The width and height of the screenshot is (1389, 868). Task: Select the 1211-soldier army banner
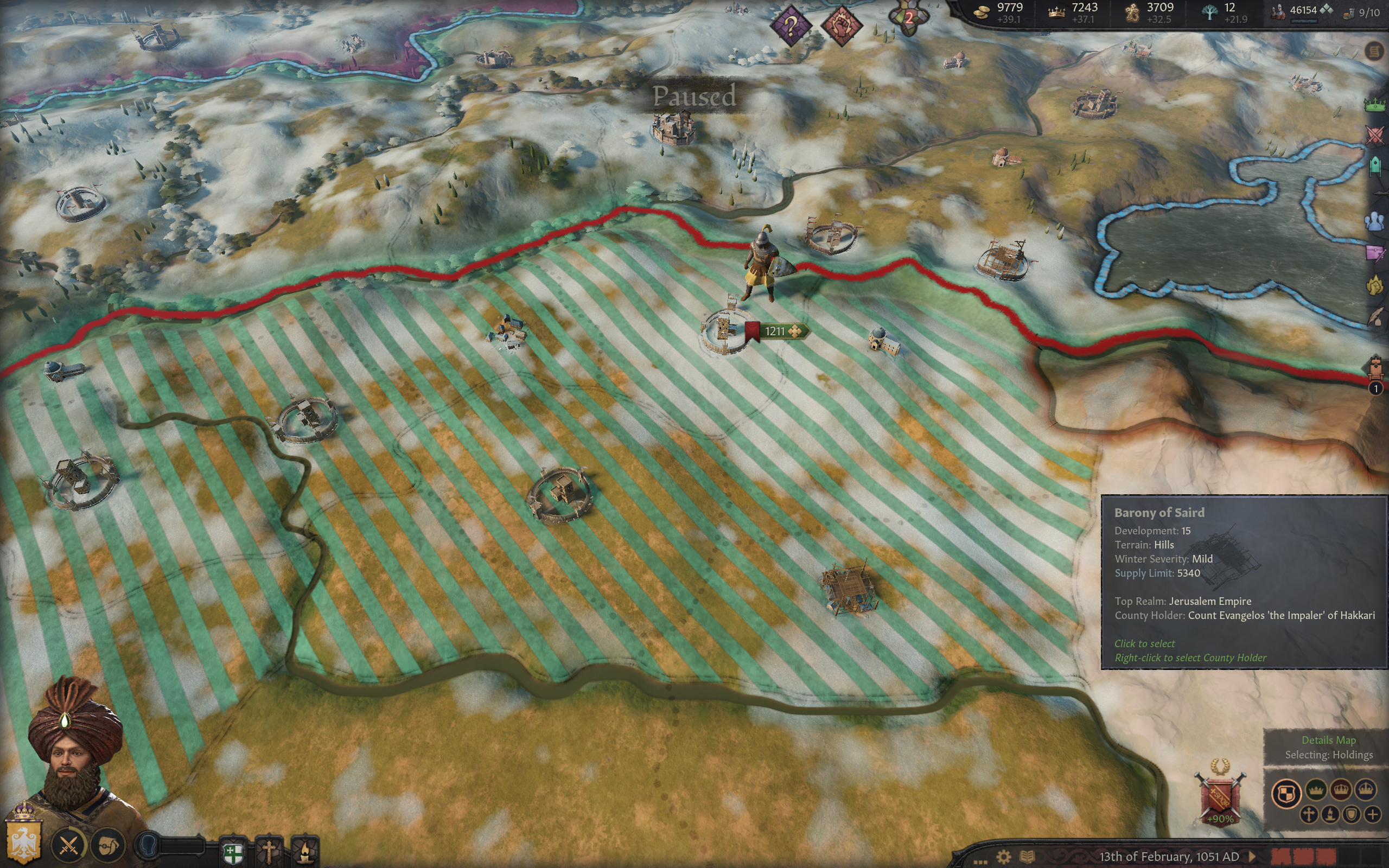(776, 331)
